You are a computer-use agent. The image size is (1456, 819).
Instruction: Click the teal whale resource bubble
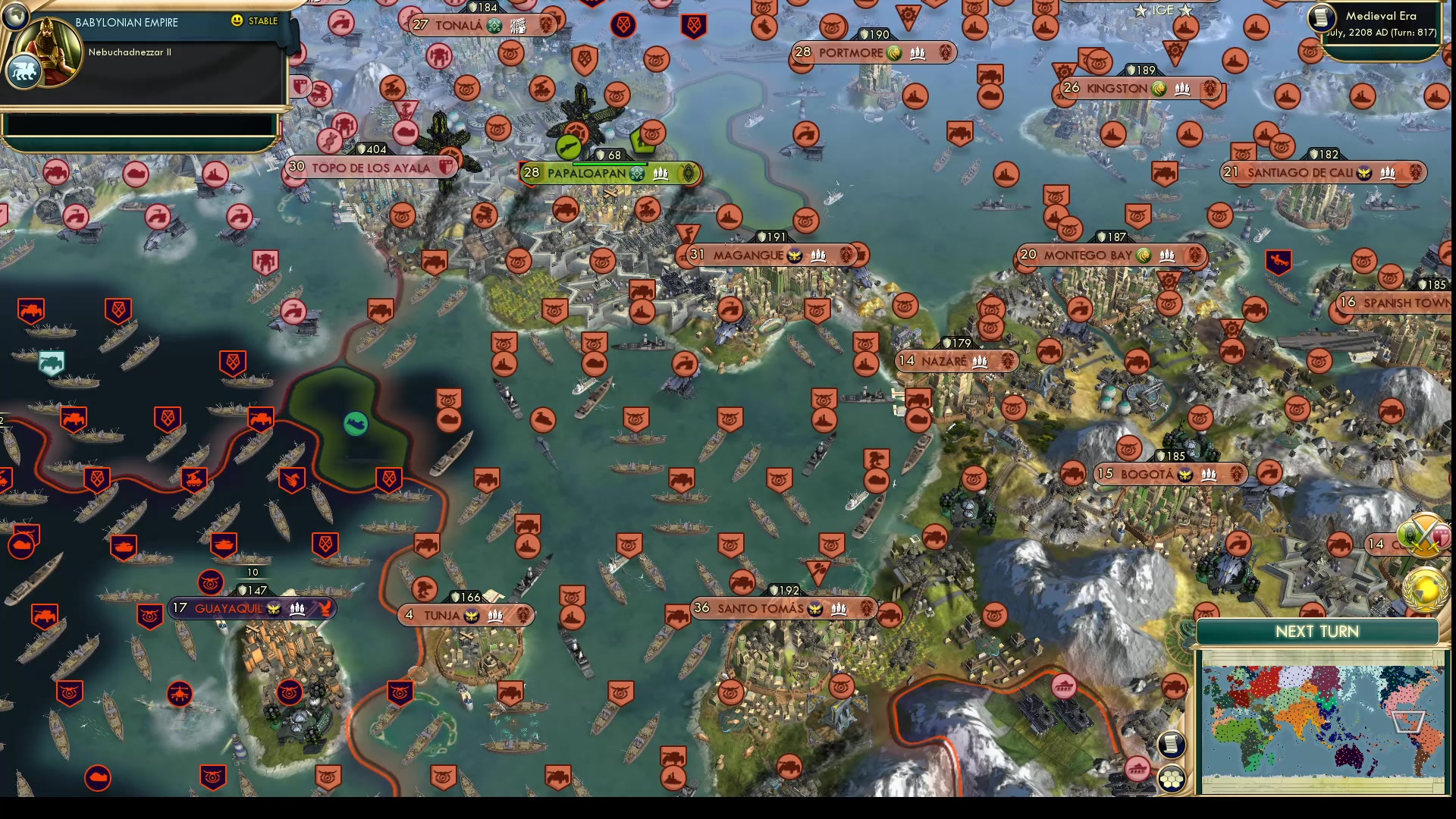tap(356, 425)
